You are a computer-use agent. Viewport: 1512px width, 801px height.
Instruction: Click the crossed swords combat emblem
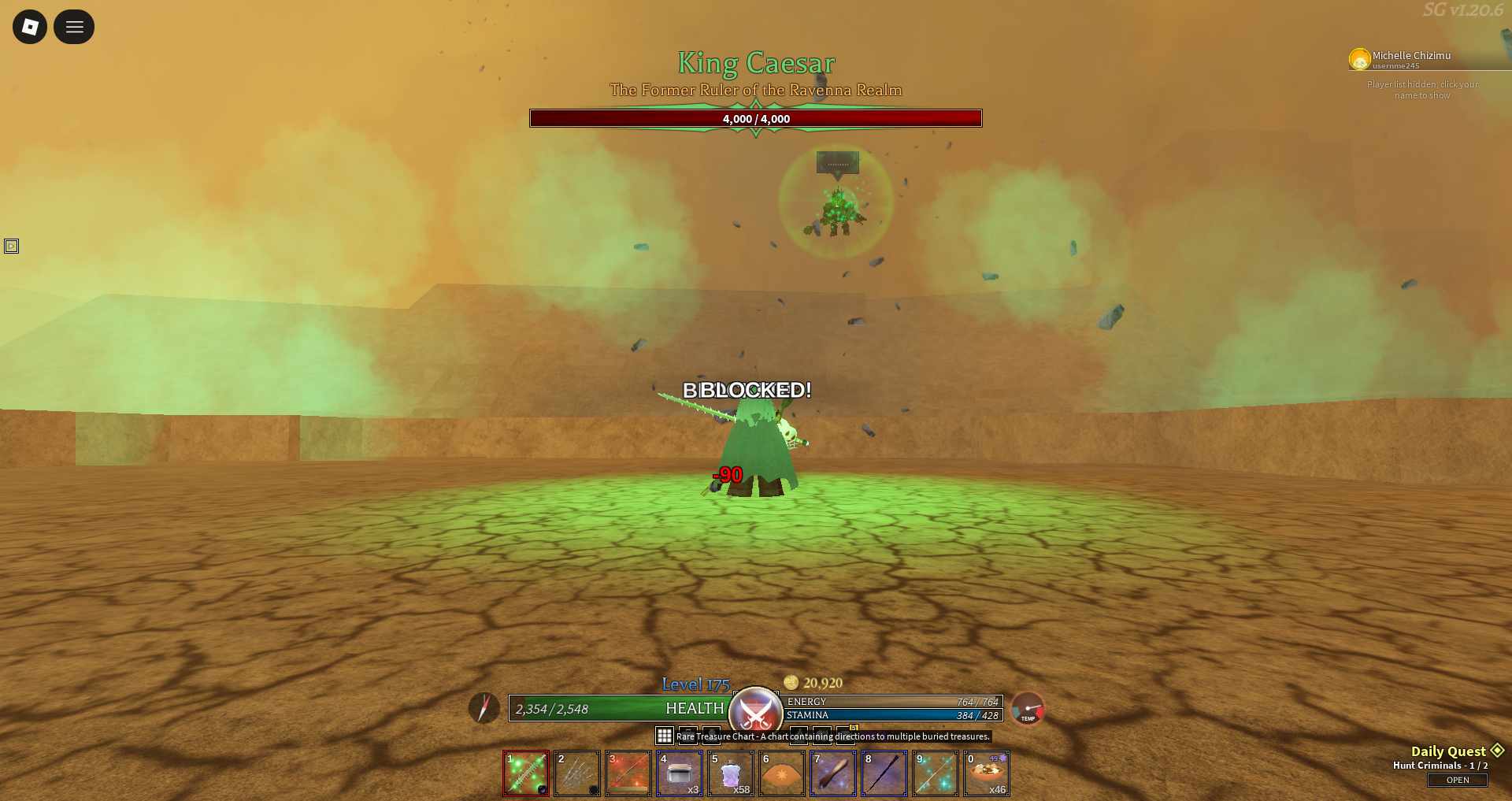[755, 712]
